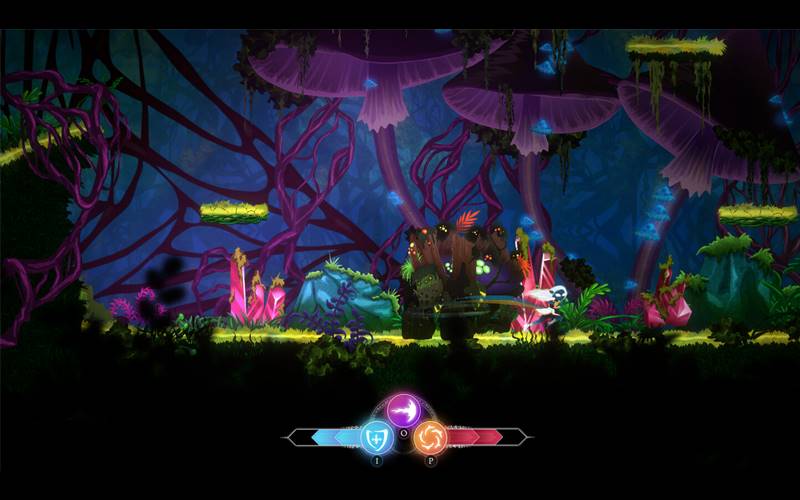800x500 pixels.
Task: Trigger the orange swirl ability
Action: pyautogui.click(x=431, y=438)
